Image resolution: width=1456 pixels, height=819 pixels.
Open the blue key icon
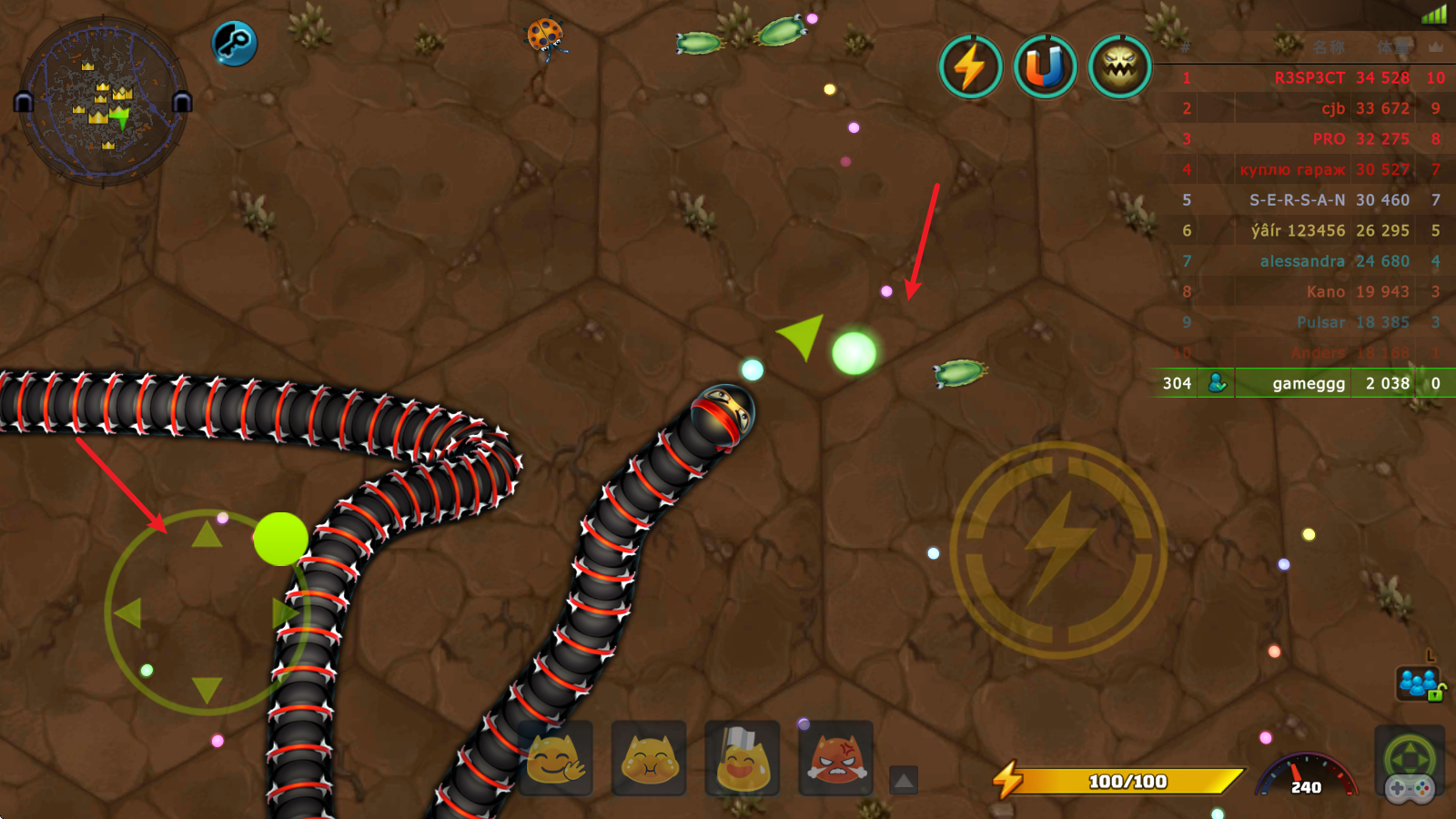(x=234, y=43)
